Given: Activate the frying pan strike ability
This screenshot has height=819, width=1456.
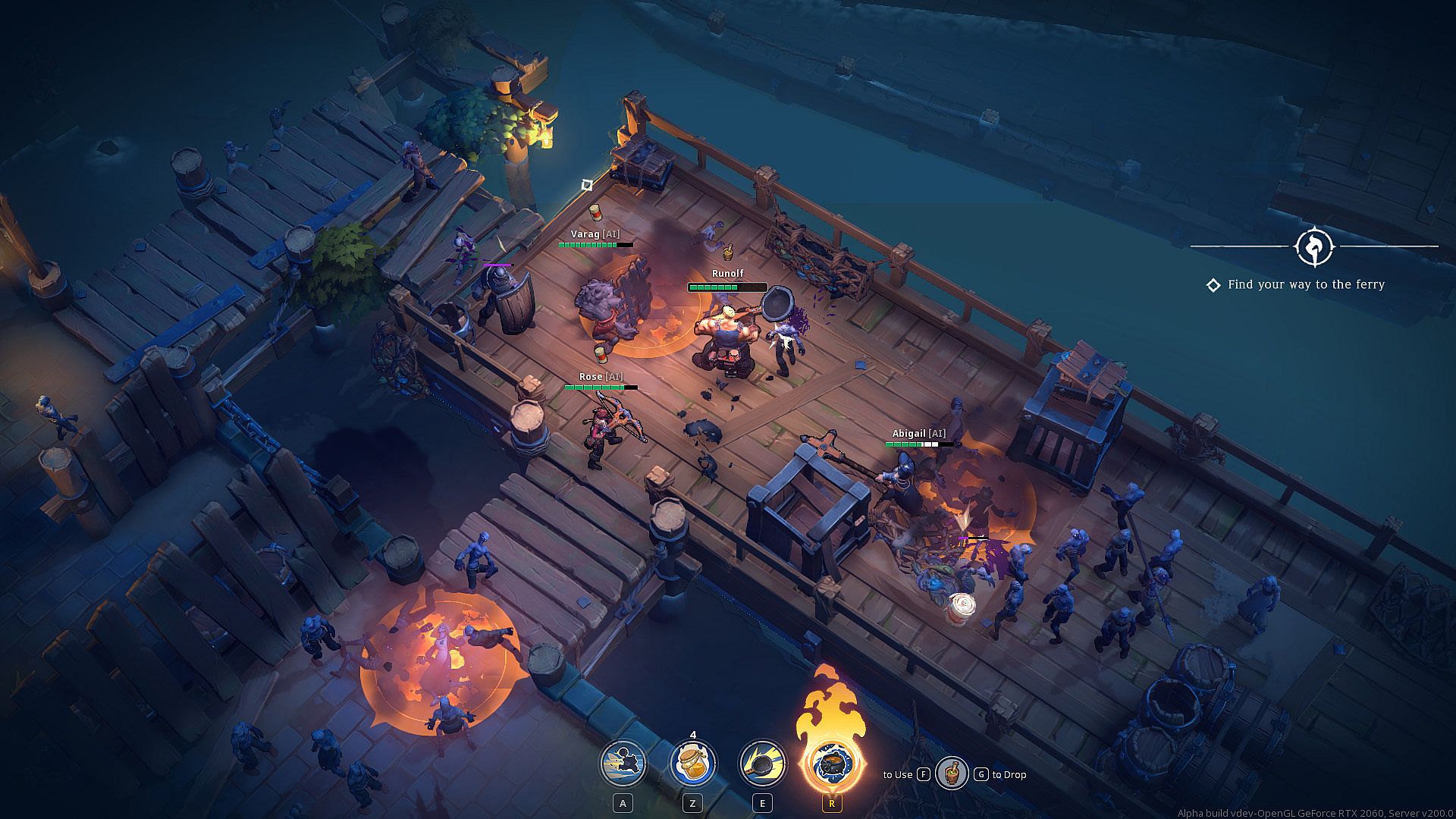Looking at the screenshot, I should pos(762,763).
